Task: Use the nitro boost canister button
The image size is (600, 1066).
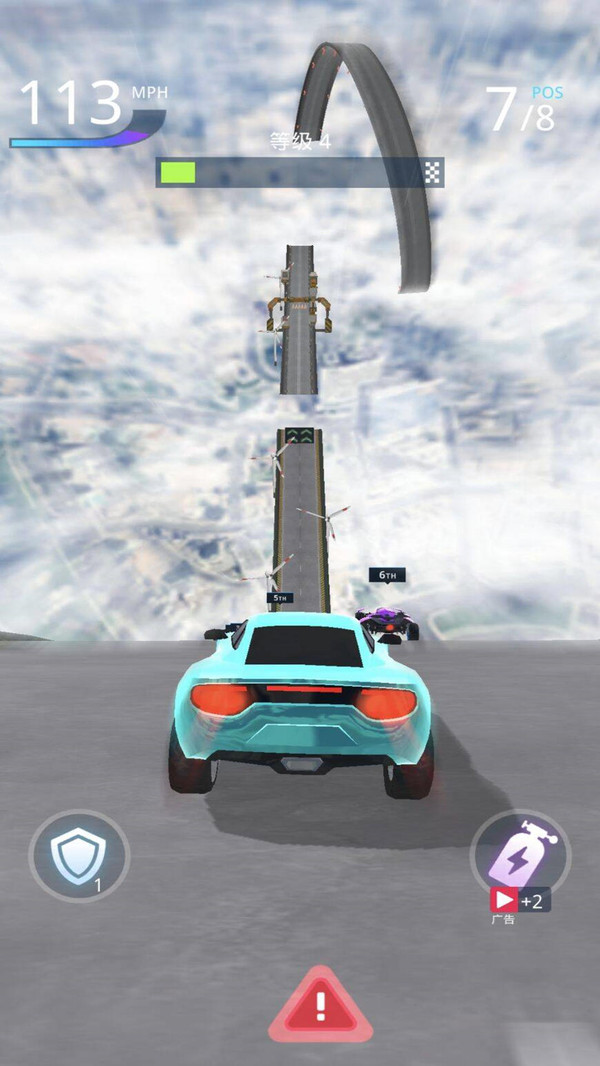Action: coord(520,852)
